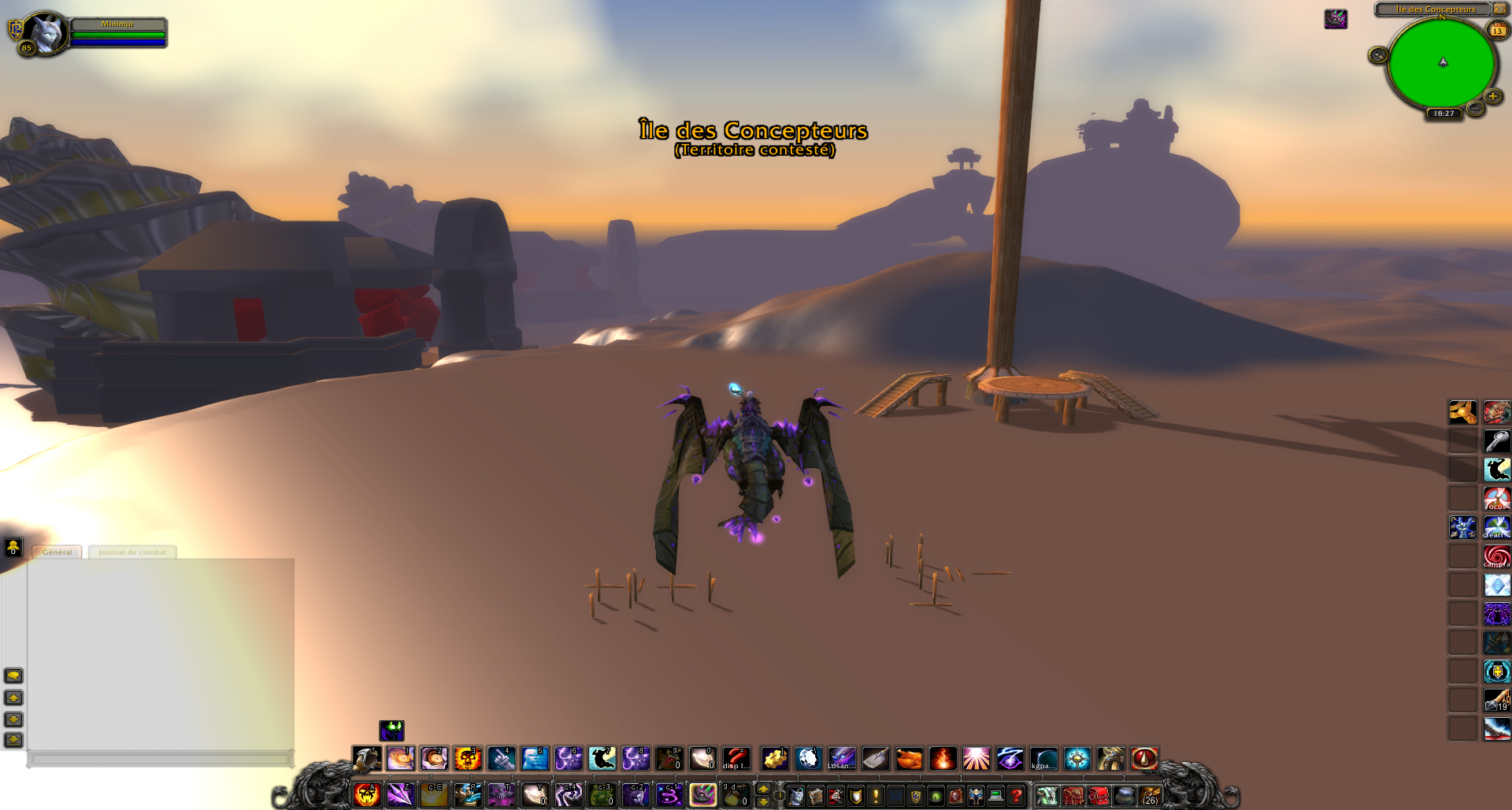1512x810 pixels.
Task: Open the Journal de combat tab
Action: coord(132,552)
